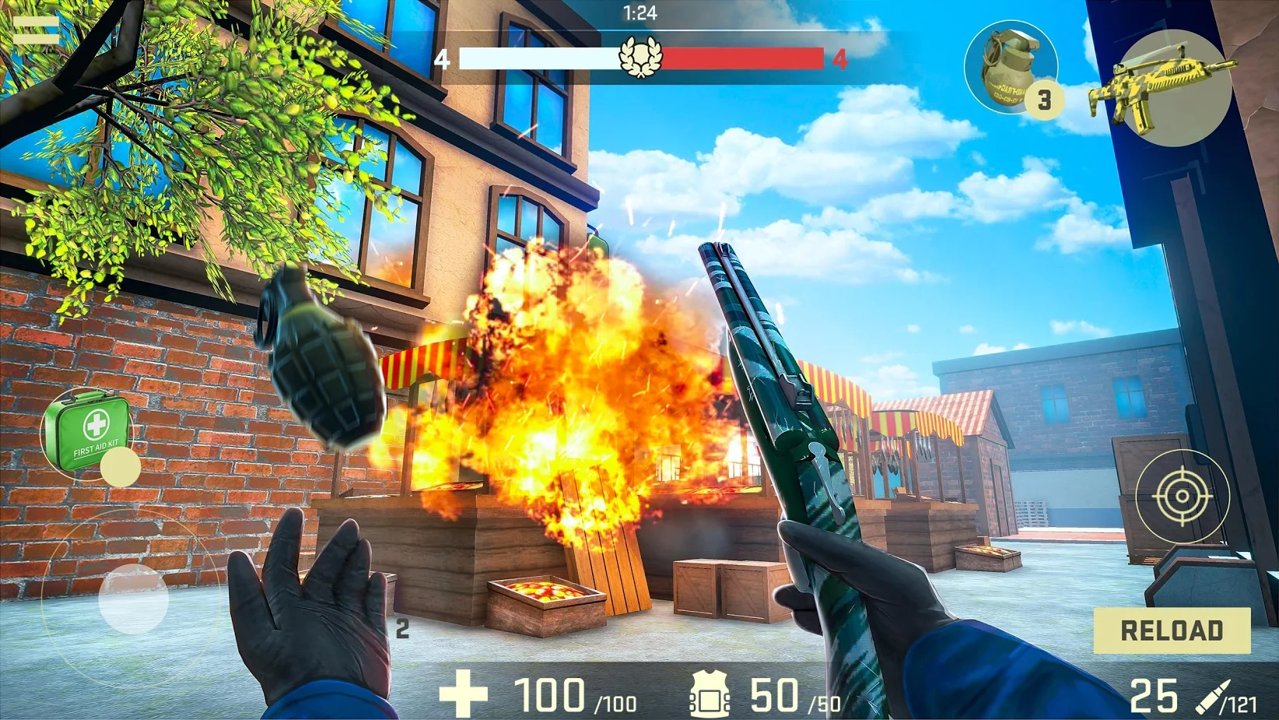The height and width of the screenshot is (720, 1279).
Task: Tap the RELOAD button
Action: 1172,631
